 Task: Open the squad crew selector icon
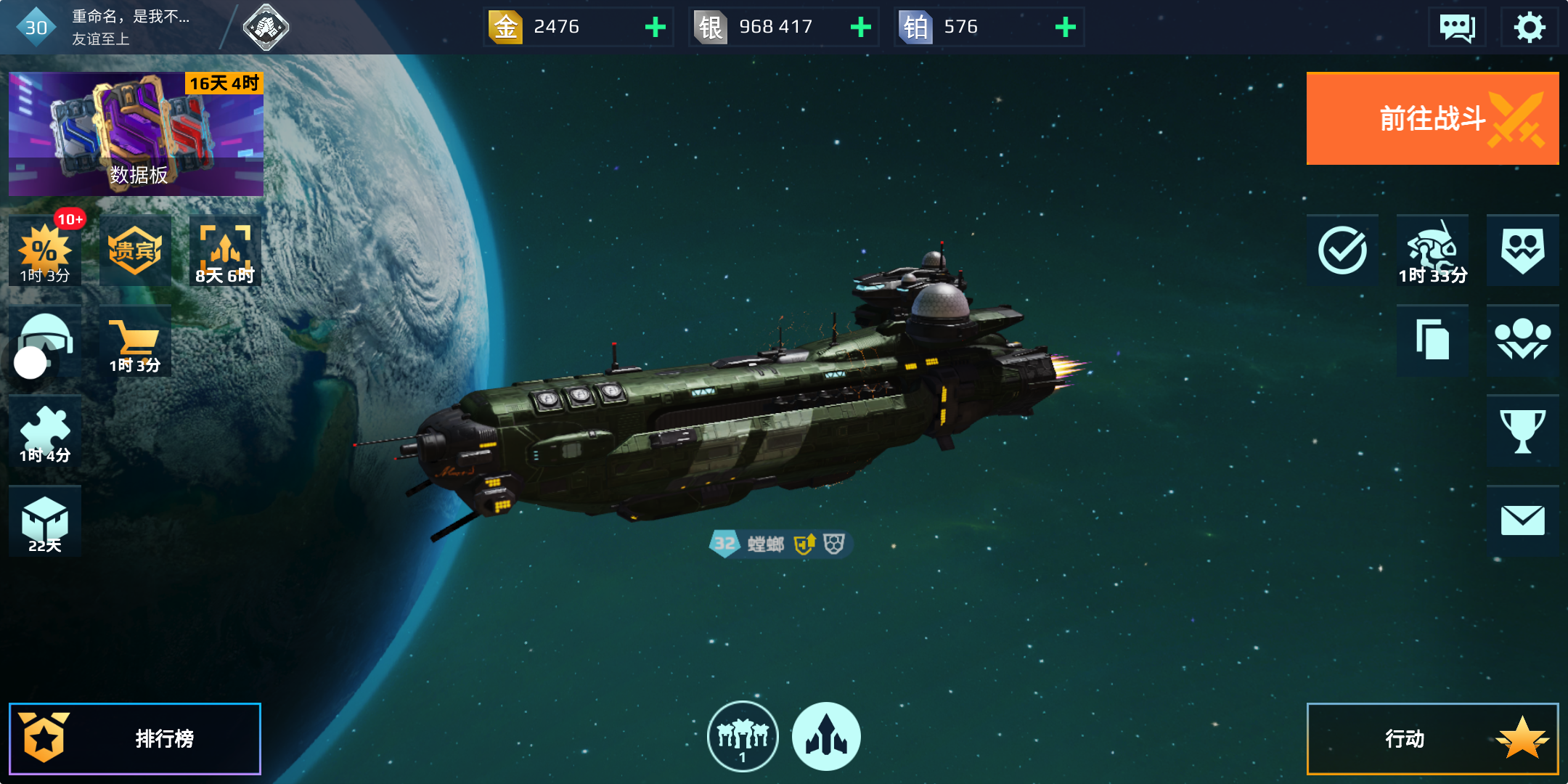tap(742, 736)
